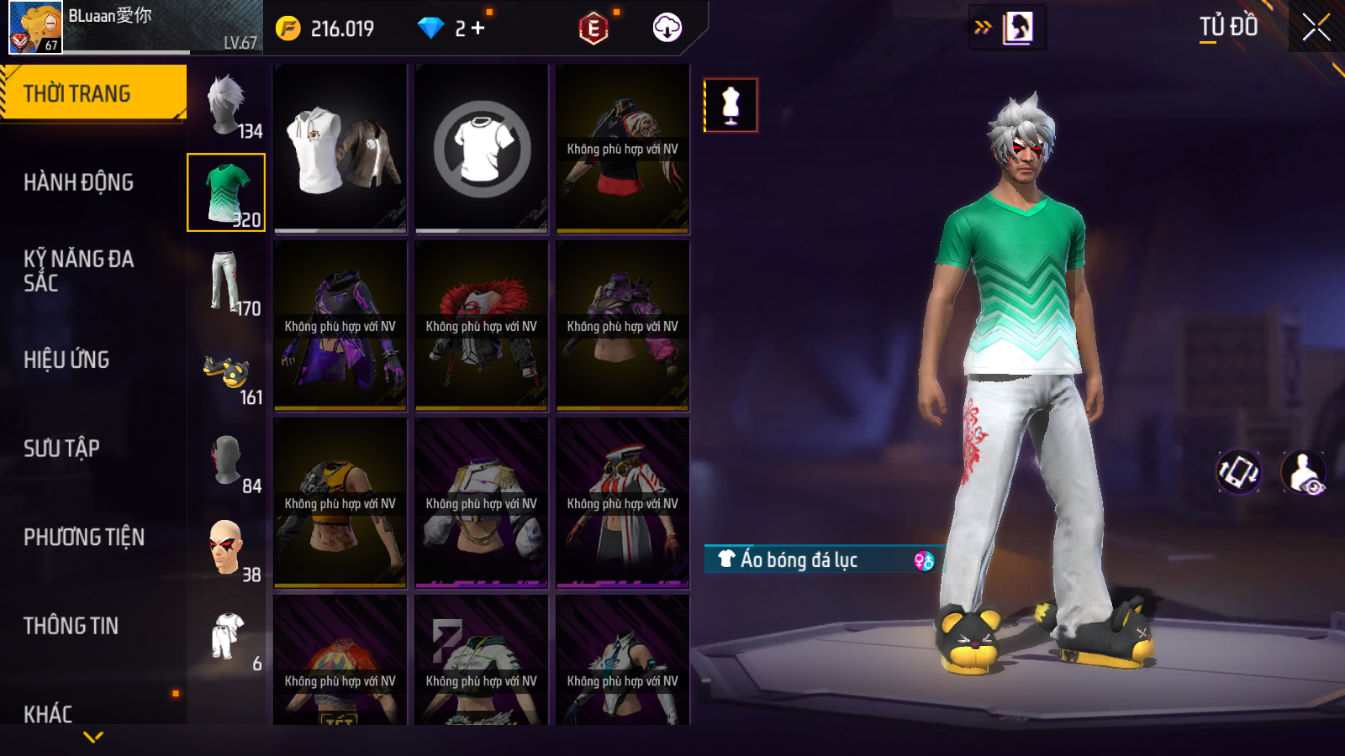Select the white pants category tab

click(x=227, y=282)
